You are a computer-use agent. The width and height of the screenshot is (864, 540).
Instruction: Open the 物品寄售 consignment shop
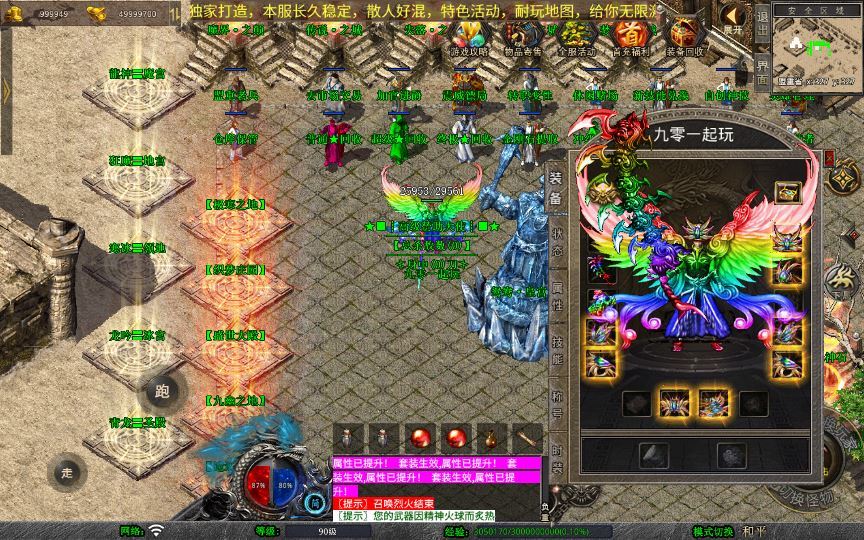pos(523,39)
